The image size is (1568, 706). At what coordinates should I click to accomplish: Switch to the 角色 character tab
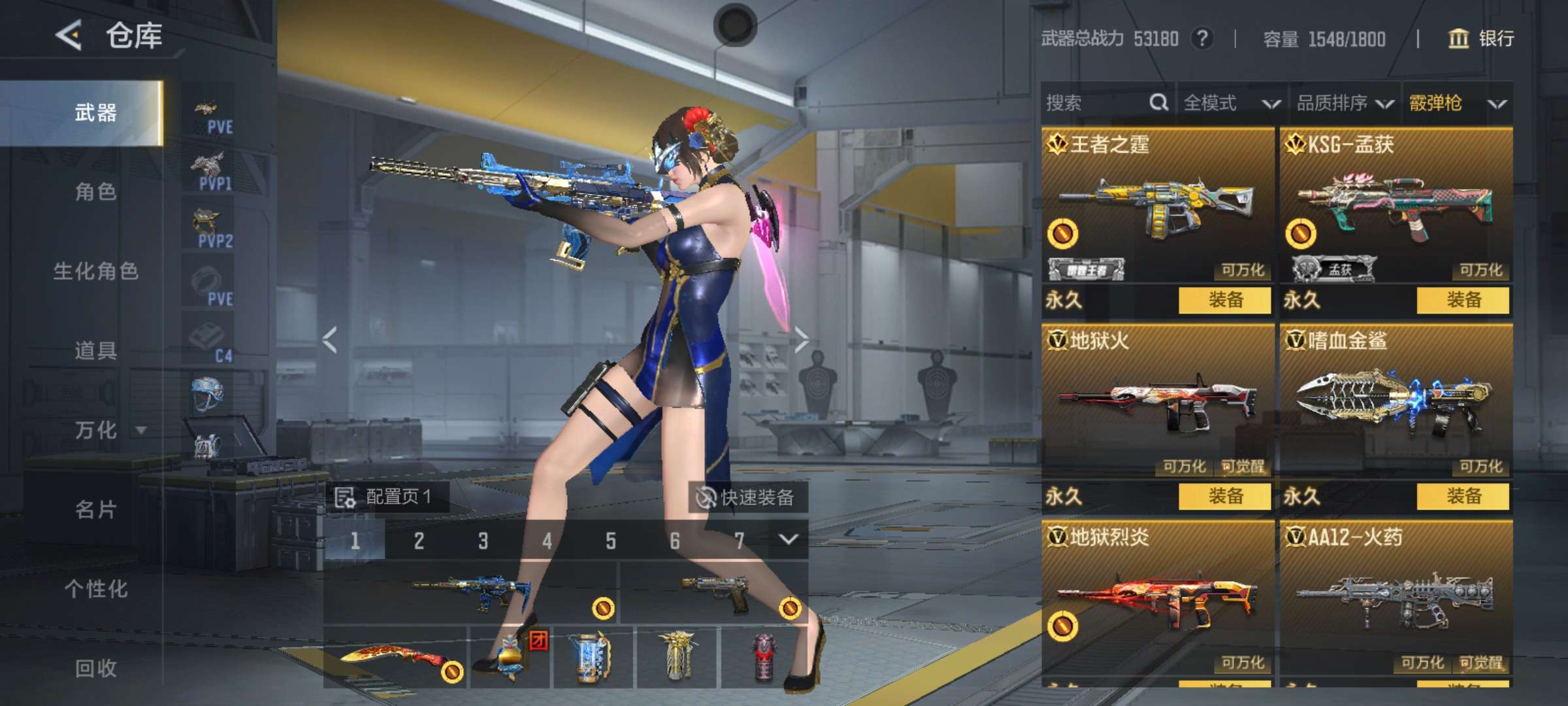tap(95, 192)
